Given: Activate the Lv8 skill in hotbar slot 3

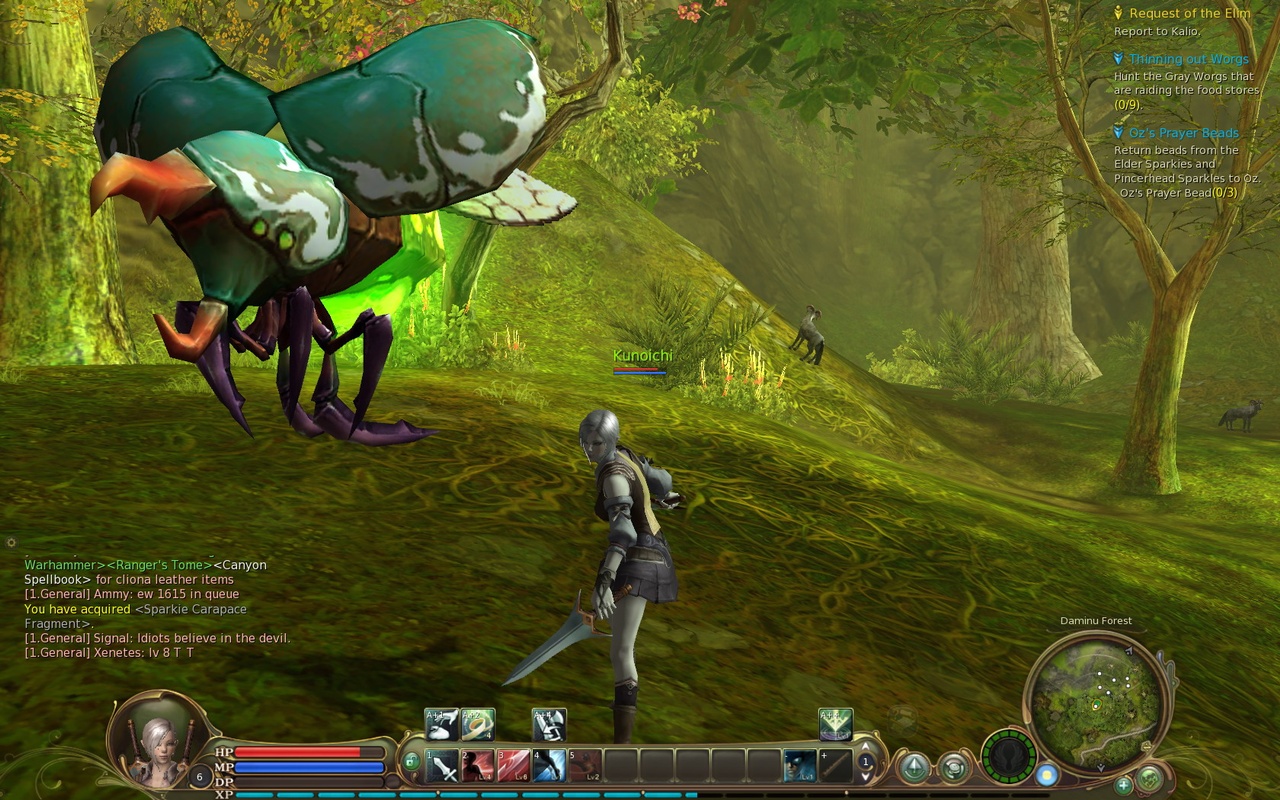Looking at the screenshot, I should [x=513, y=765].
